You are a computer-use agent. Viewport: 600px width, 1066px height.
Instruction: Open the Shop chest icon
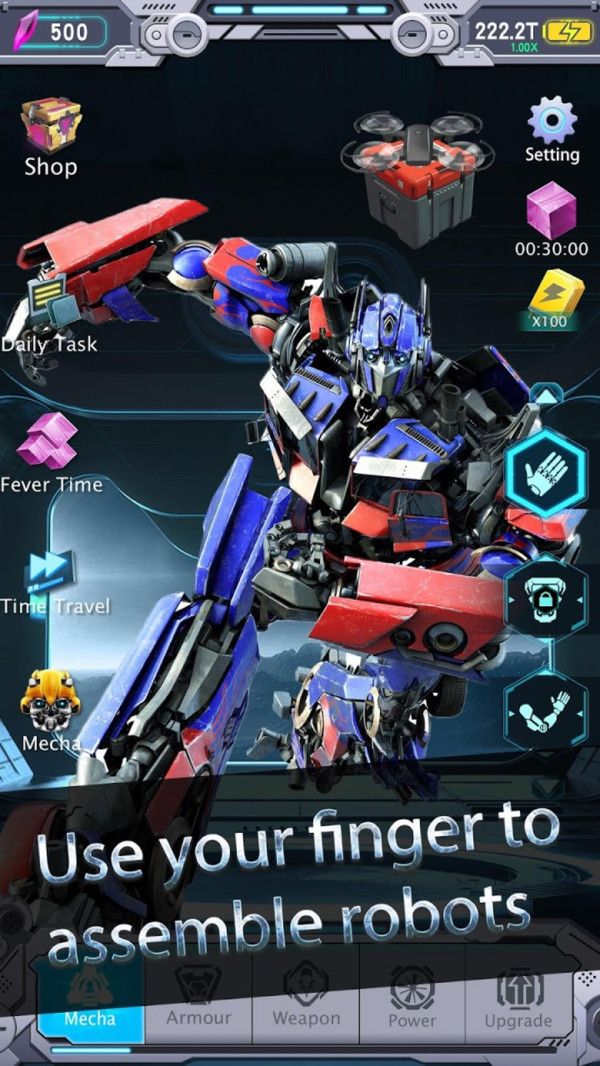point(50,125)
